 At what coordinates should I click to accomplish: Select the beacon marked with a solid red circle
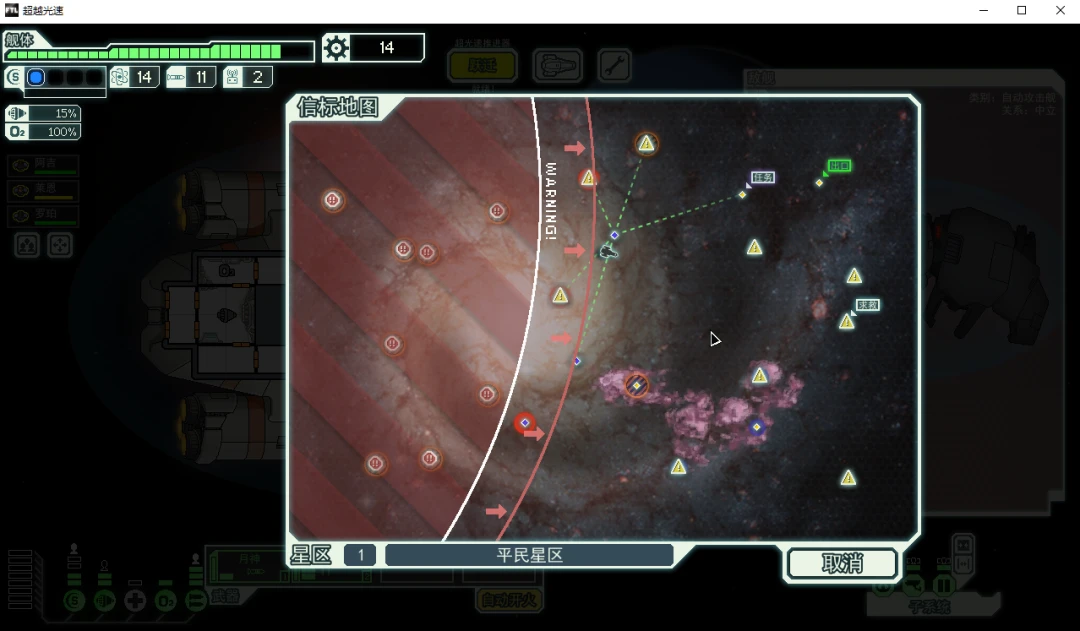click(x=525, y=423)
